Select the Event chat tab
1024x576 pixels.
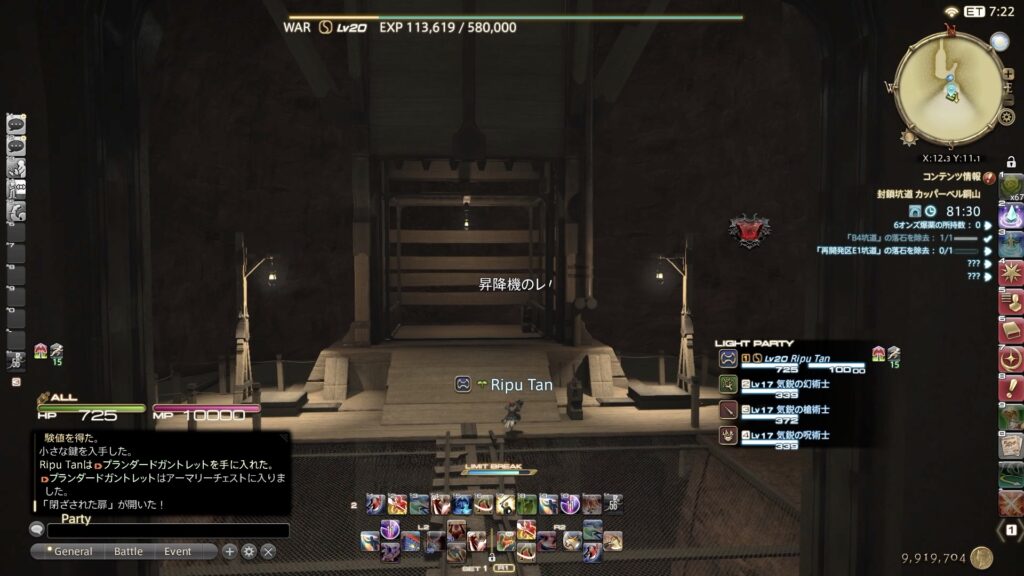[178, 551]
